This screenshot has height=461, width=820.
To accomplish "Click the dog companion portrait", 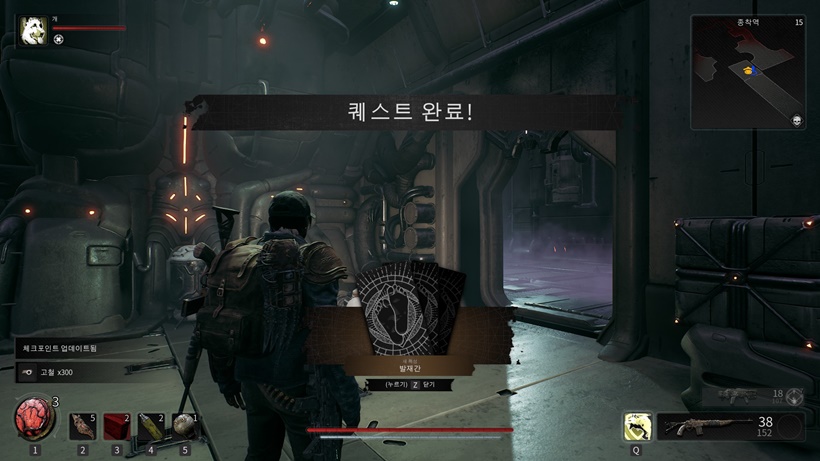I will (x=32, y=30).
